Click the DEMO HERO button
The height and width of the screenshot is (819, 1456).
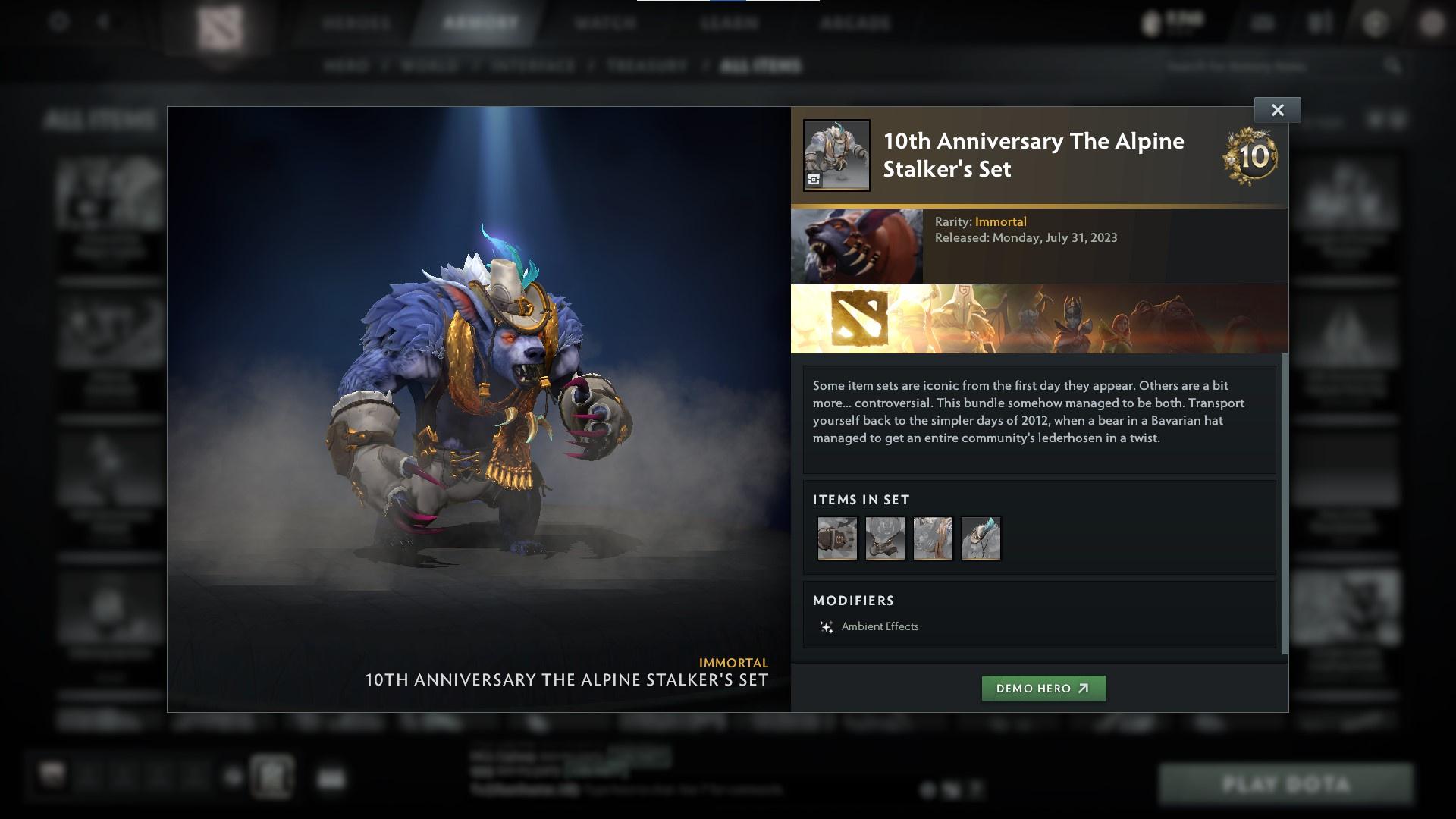(1044, 689)
